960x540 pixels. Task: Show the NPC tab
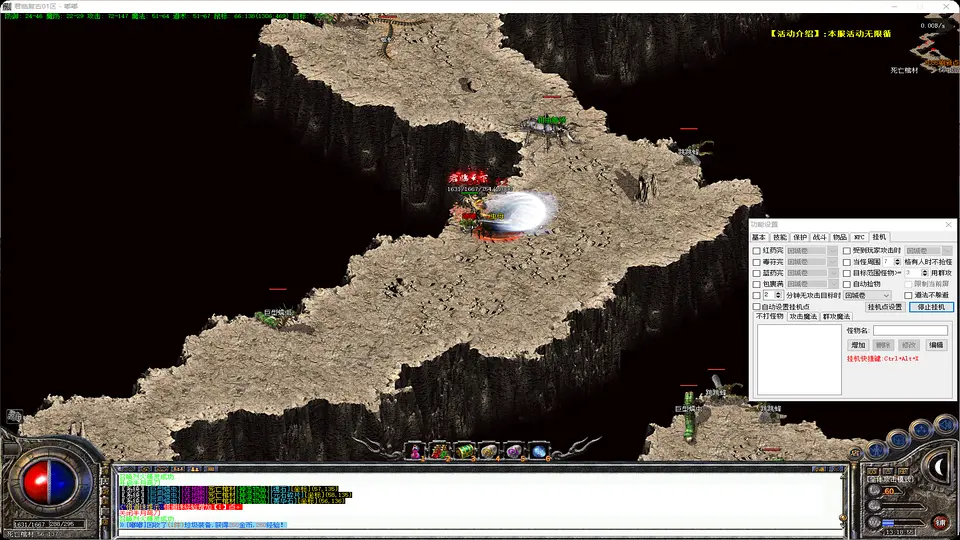[859, 237]
